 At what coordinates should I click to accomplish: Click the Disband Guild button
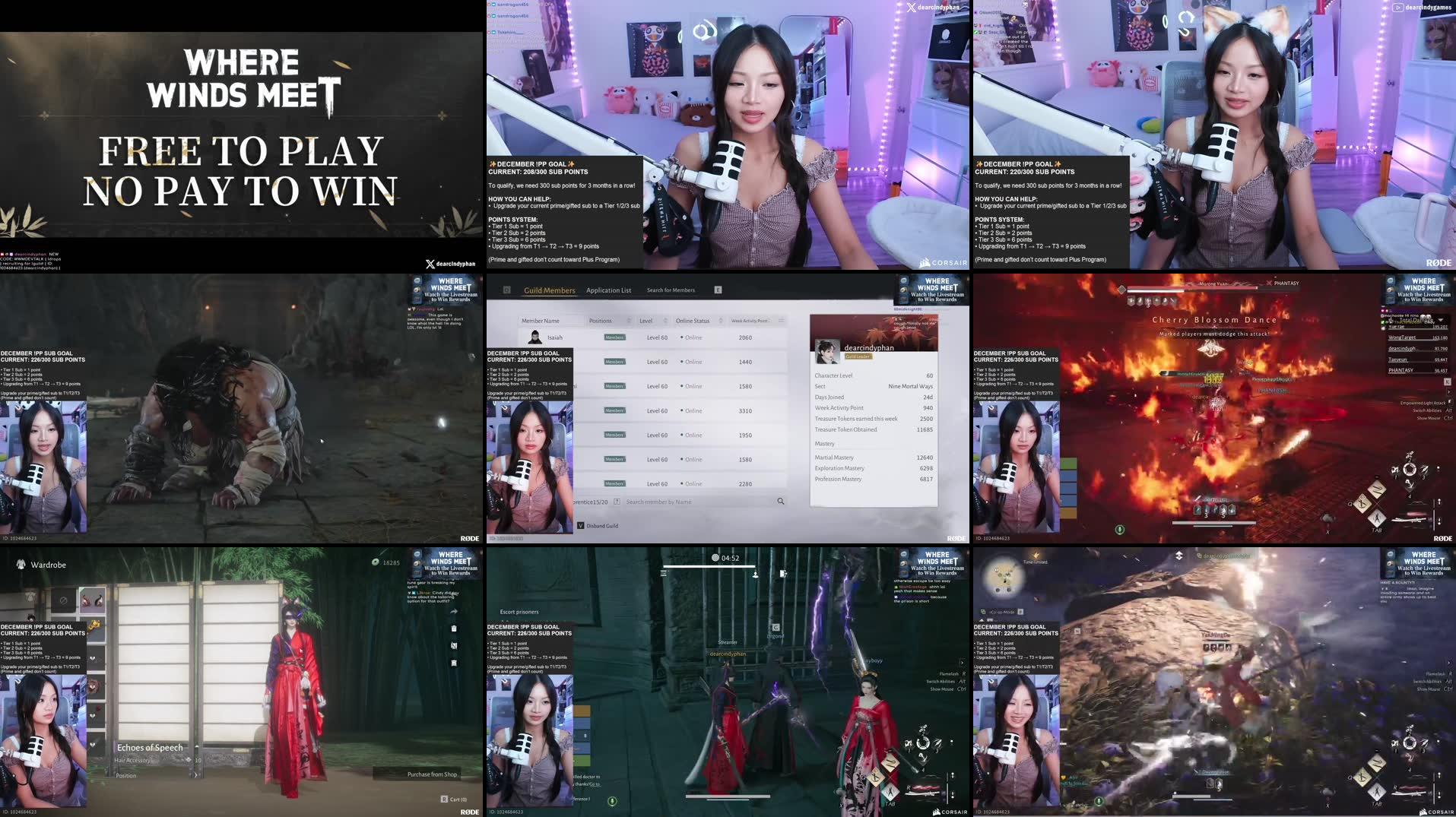[602, 526]
